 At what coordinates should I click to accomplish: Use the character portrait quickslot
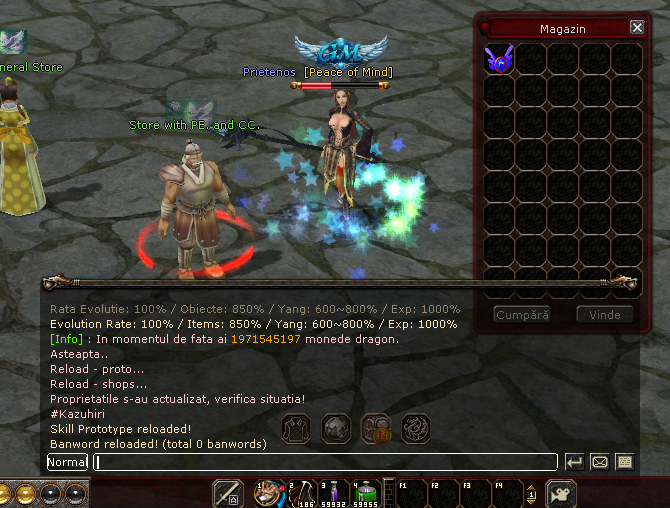pos(269,493)
